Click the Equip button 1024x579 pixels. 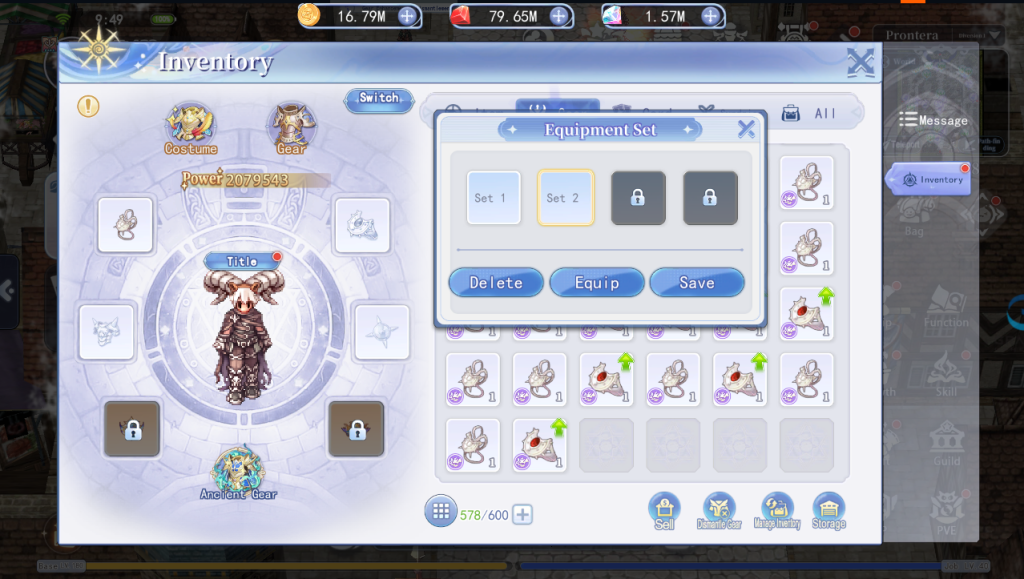pos(597,283)
